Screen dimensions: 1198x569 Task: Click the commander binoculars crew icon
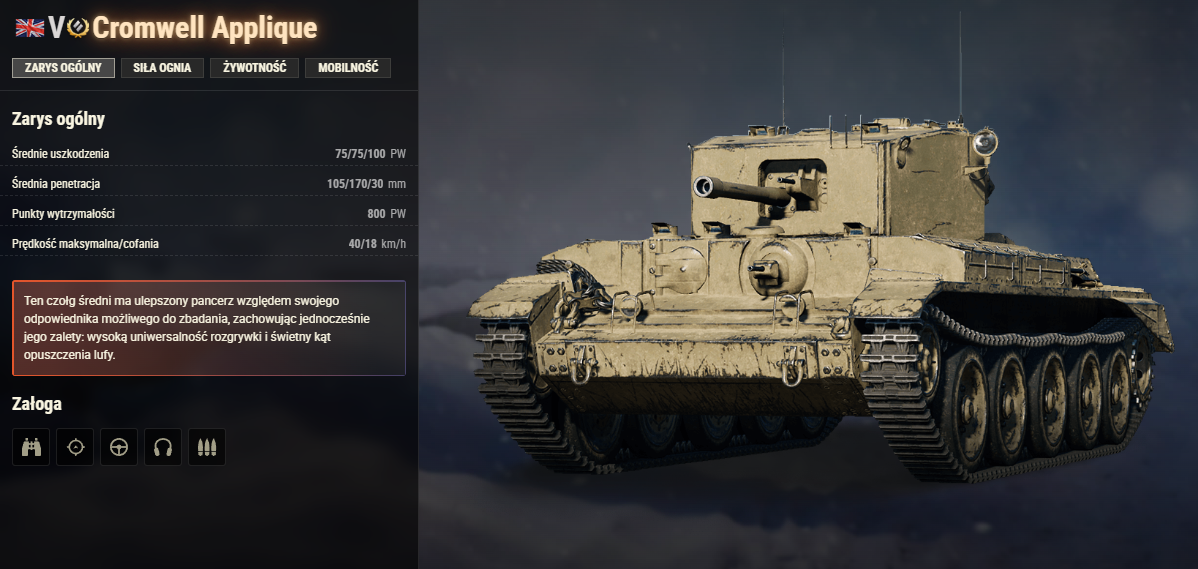pyautogui.click(x=31, y=447)
